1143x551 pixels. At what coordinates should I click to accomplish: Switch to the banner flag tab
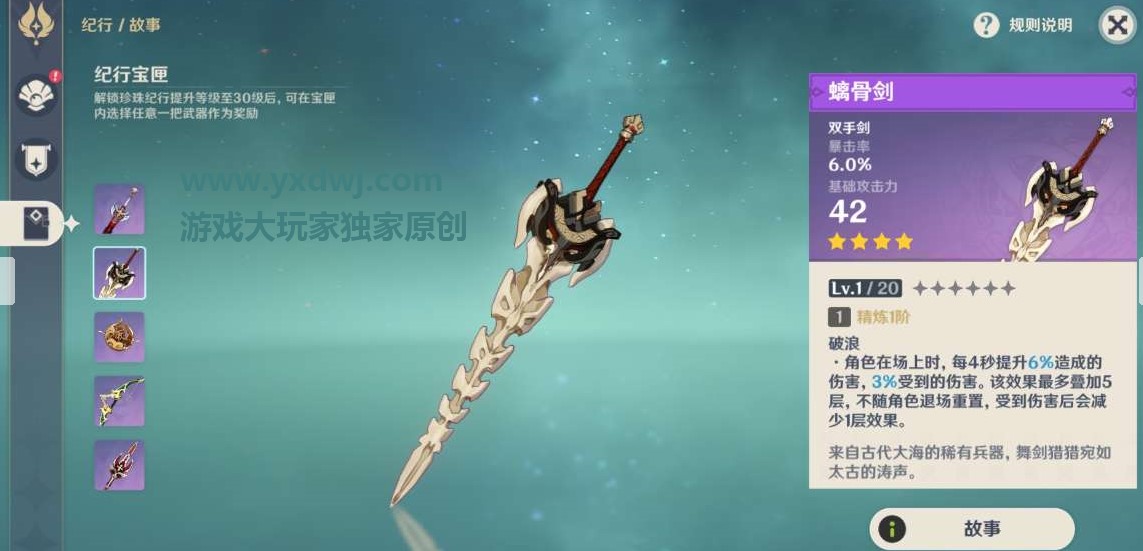click(37, 160)
